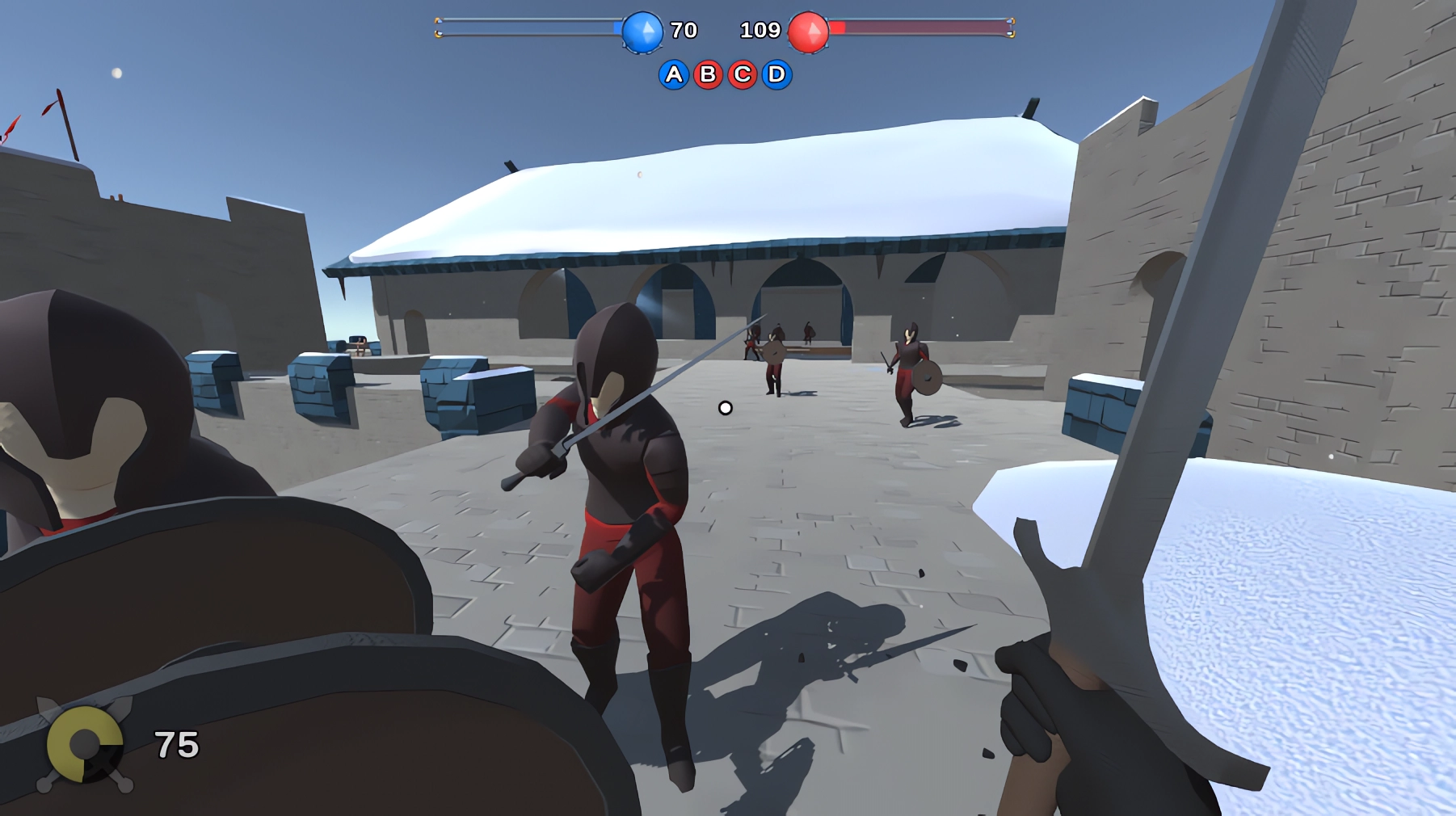This screenshot has height=816, width=1456.
Task: Expand the red team ticket bar
Action: [x=921, y=27]
